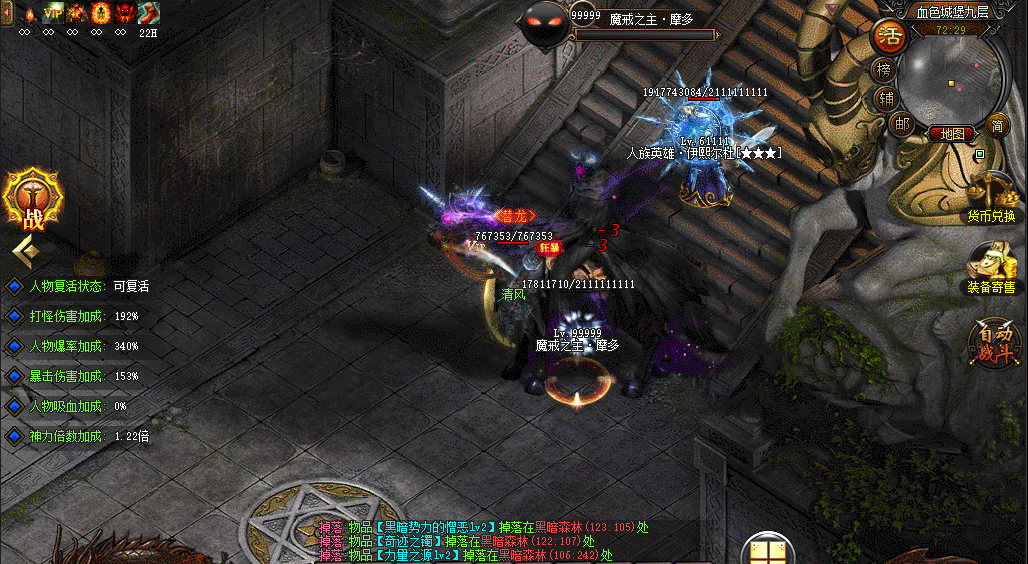The height and width of the screenshot is (564, 1028).
Task: Click the circular minimap
Action: (947, 78)
